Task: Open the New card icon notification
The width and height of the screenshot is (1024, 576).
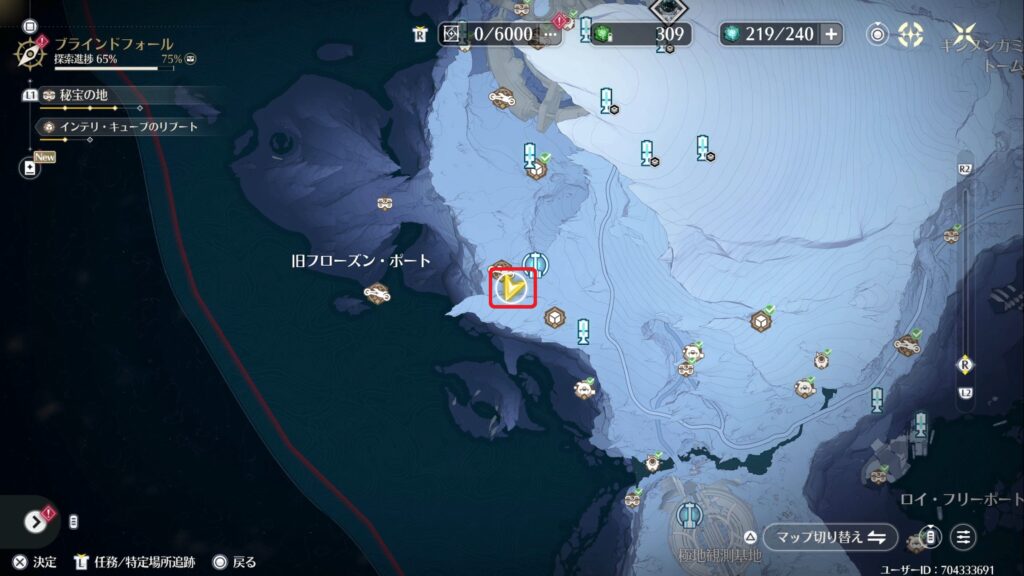Action: click(x=28, y=167)
